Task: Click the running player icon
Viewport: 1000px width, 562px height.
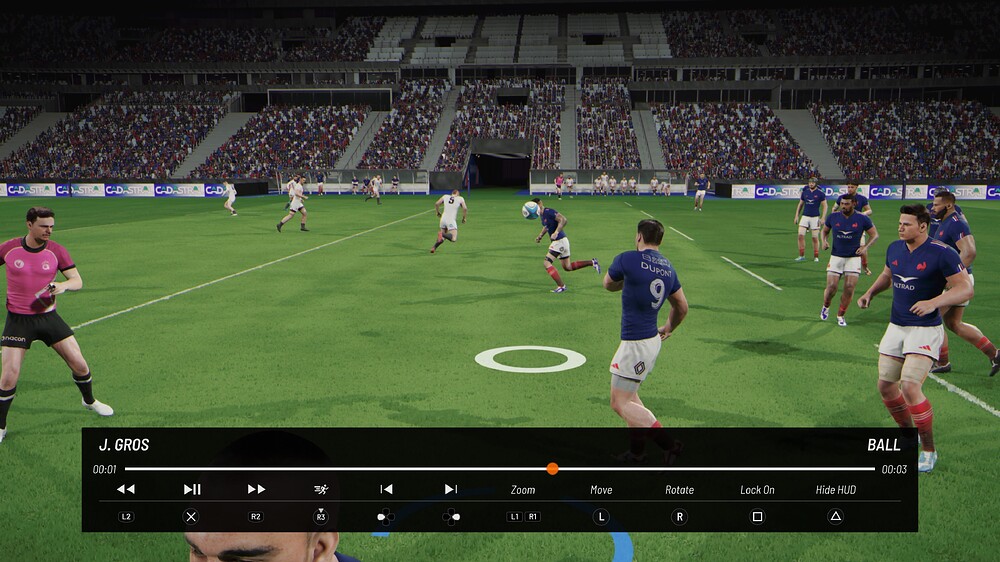Action: [x=321, y=489]
